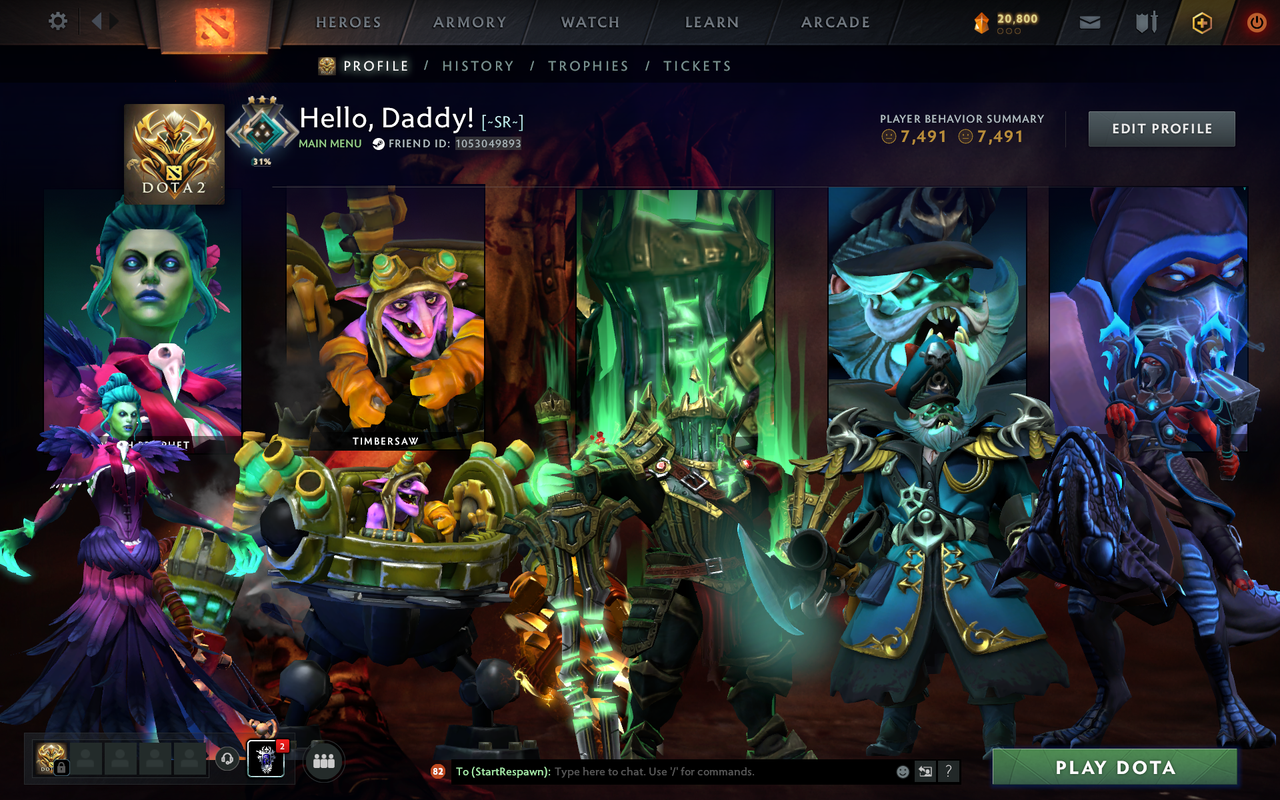Screen dimensions: 1280x800
Task: Open the chat channel selector showing 82
Action: tap(436, 771)
